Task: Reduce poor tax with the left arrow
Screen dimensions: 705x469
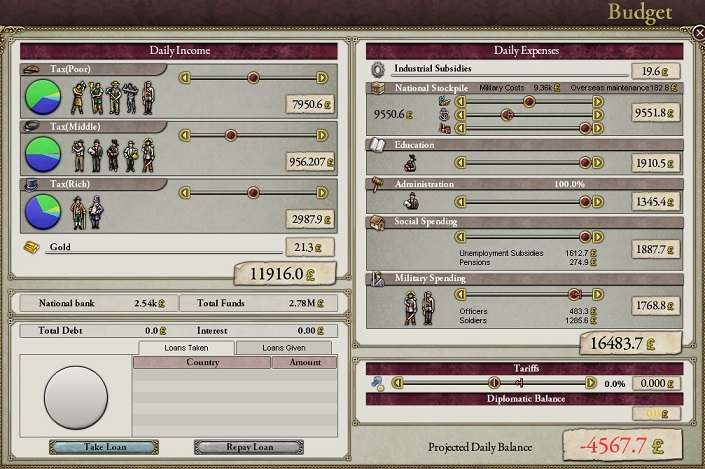Action: click(184, 77)
